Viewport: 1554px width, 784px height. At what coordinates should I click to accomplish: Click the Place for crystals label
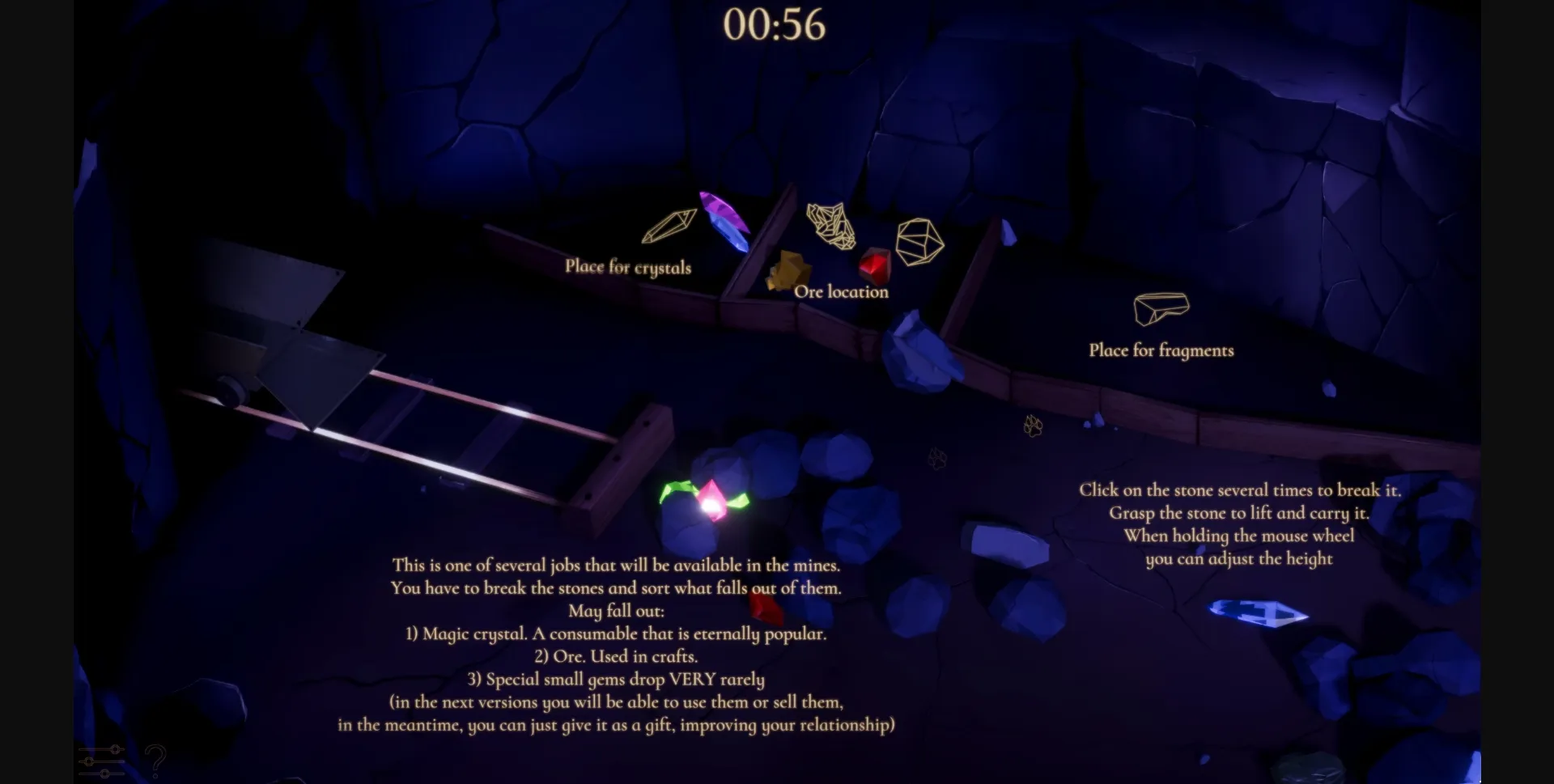(630, 267)
